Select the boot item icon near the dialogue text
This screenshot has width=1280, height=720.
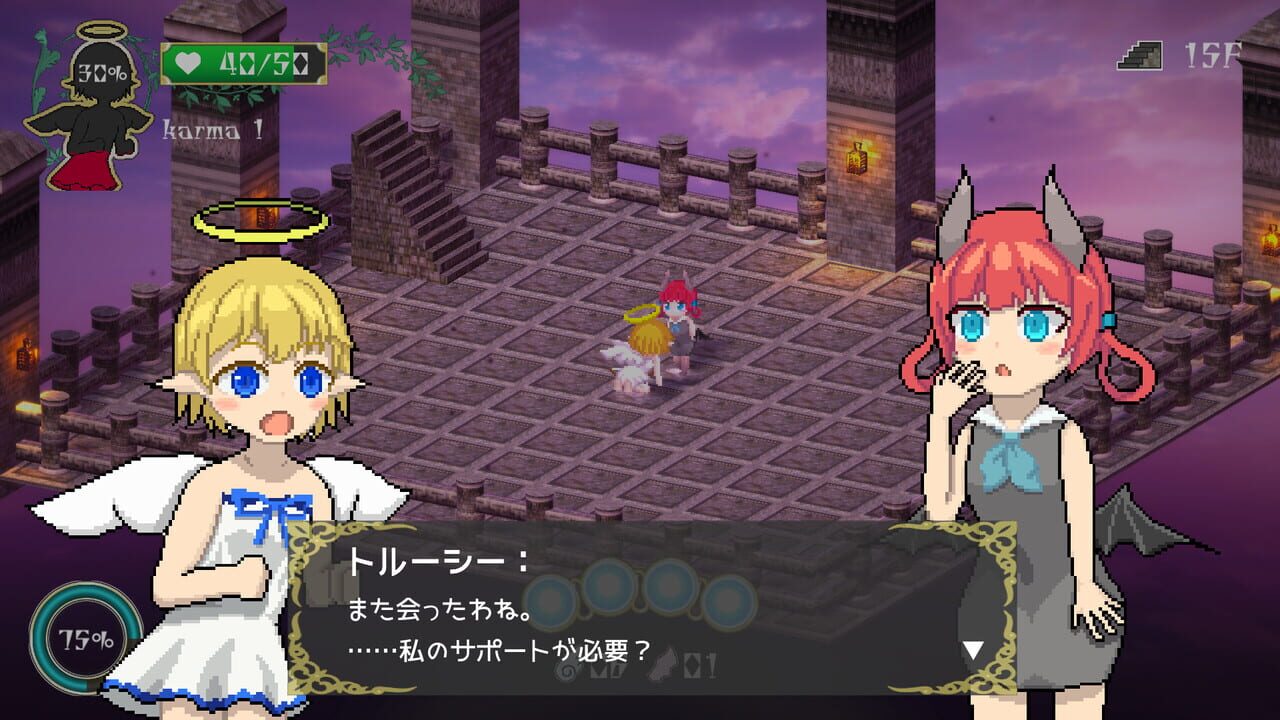tap(659, 664)
